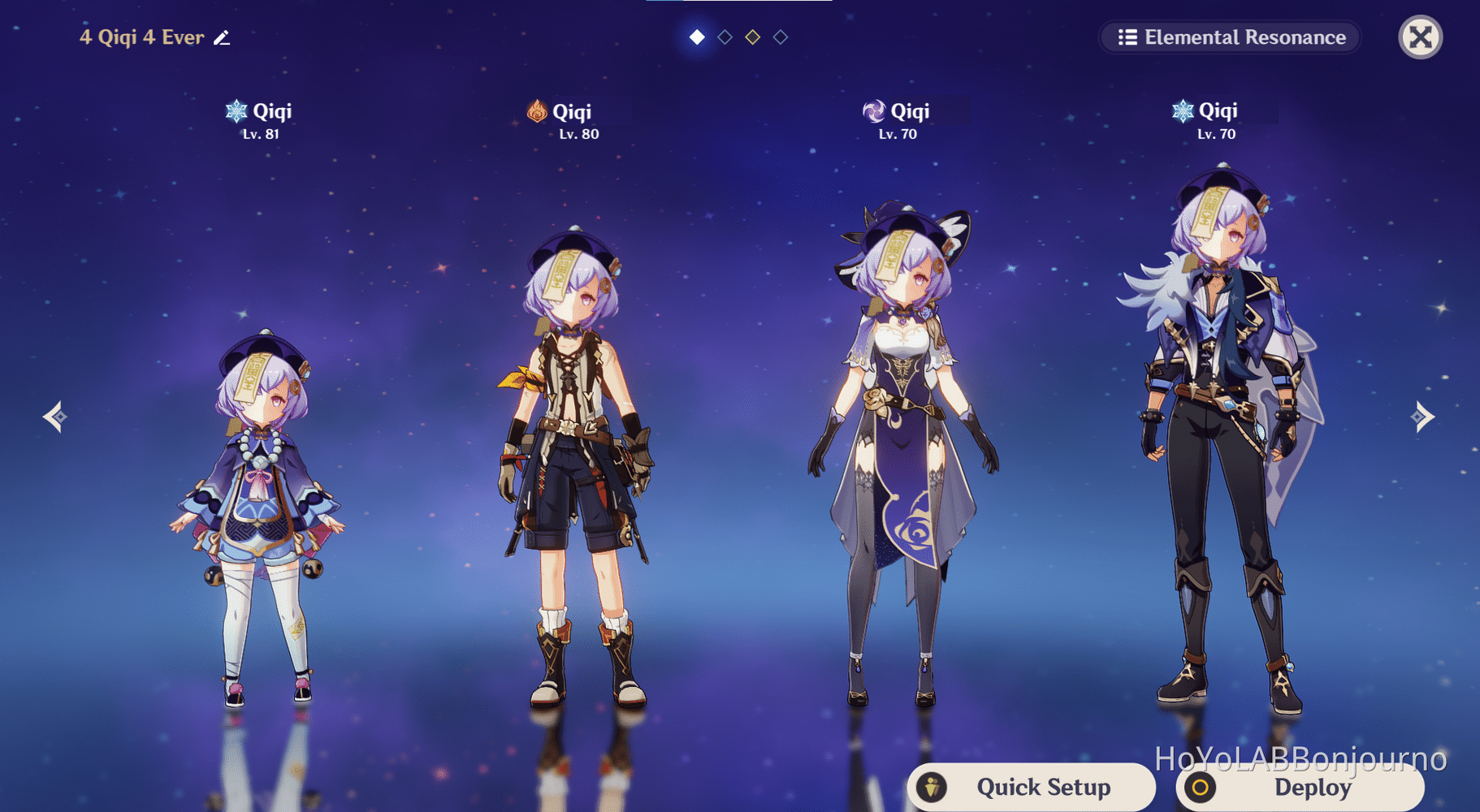Expand the previous party with the left chevron
Viewport: 1480px width, 812px height.
pos(54,416)
